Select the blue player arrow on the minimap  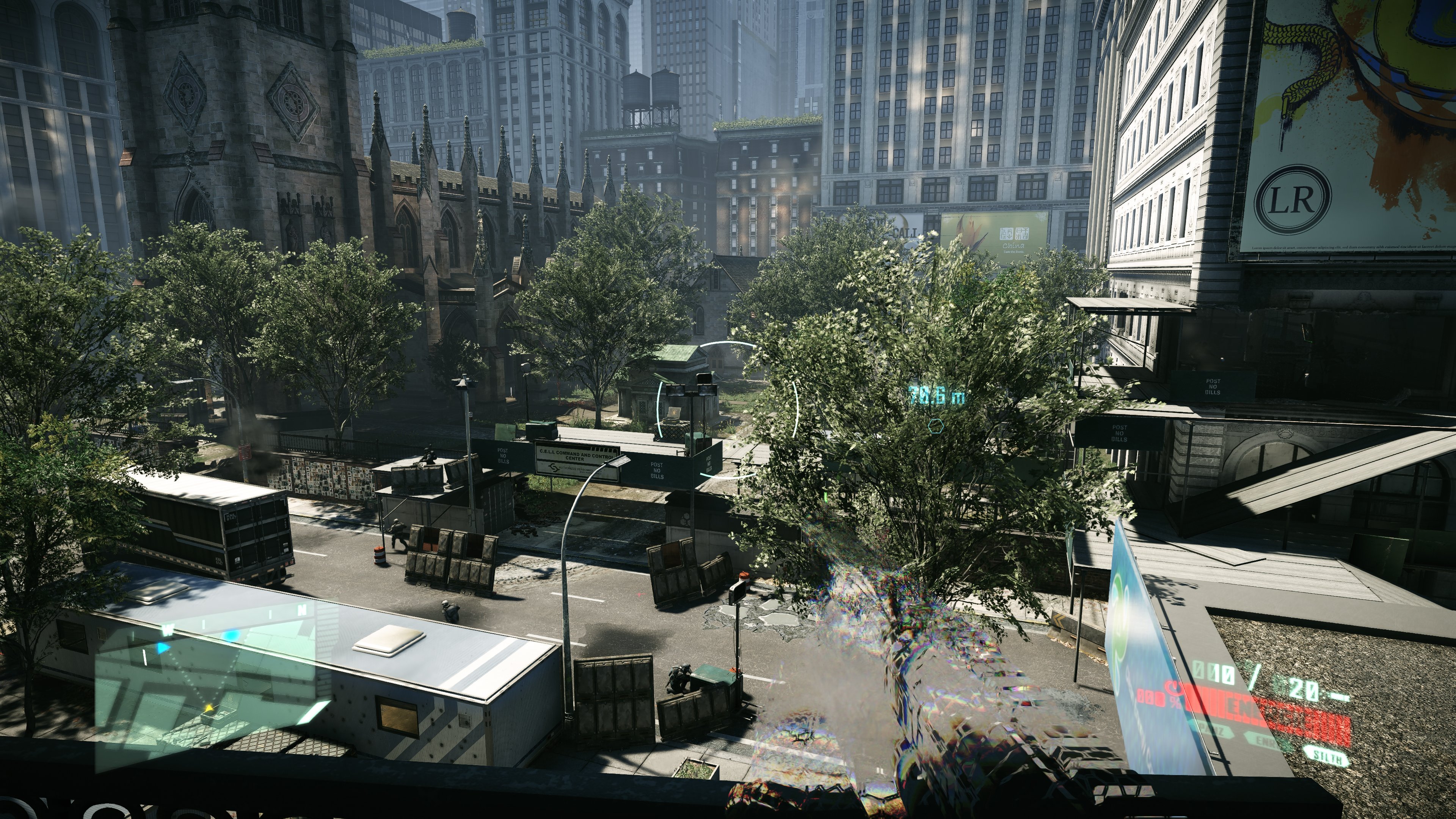pyautogui.click(x=164, y=648)
